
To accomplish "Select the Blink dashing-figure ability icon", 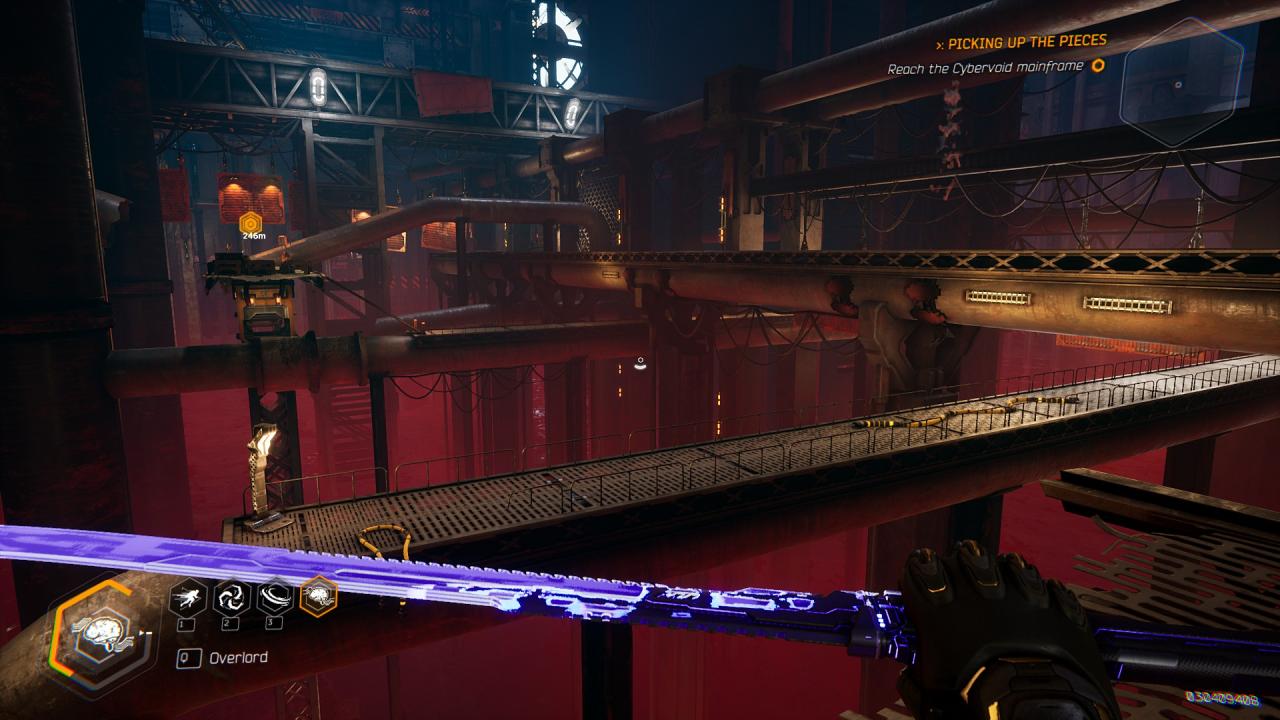I will click(x=188, y=598).
